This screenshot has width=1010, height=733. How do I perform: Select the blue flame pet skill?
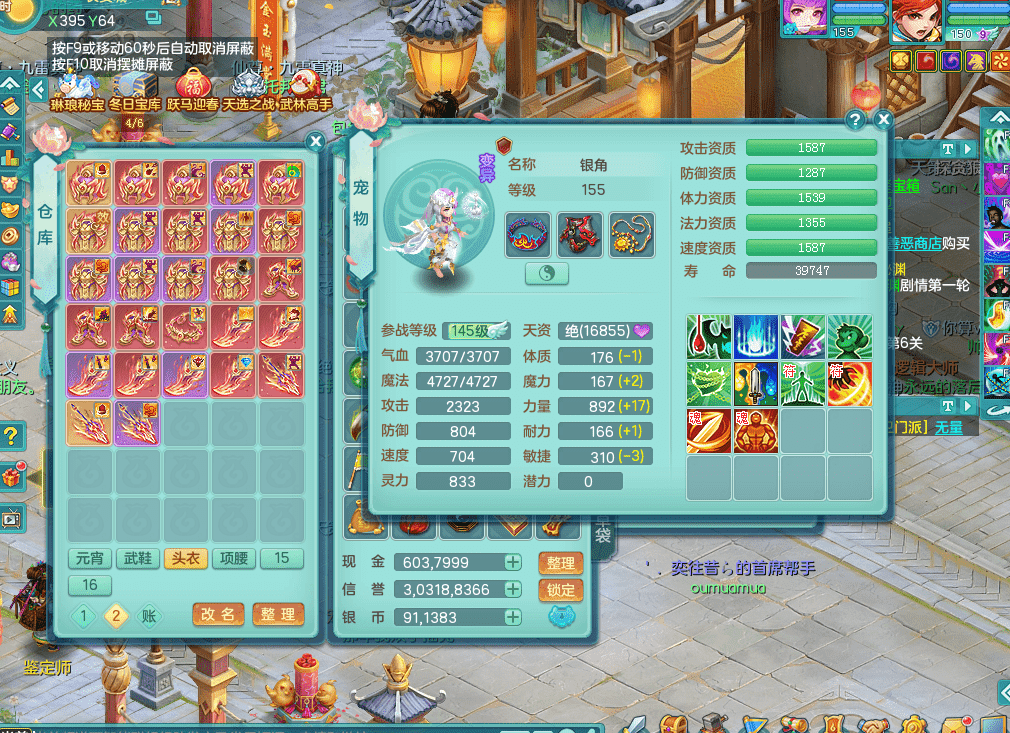coord(757,337)
